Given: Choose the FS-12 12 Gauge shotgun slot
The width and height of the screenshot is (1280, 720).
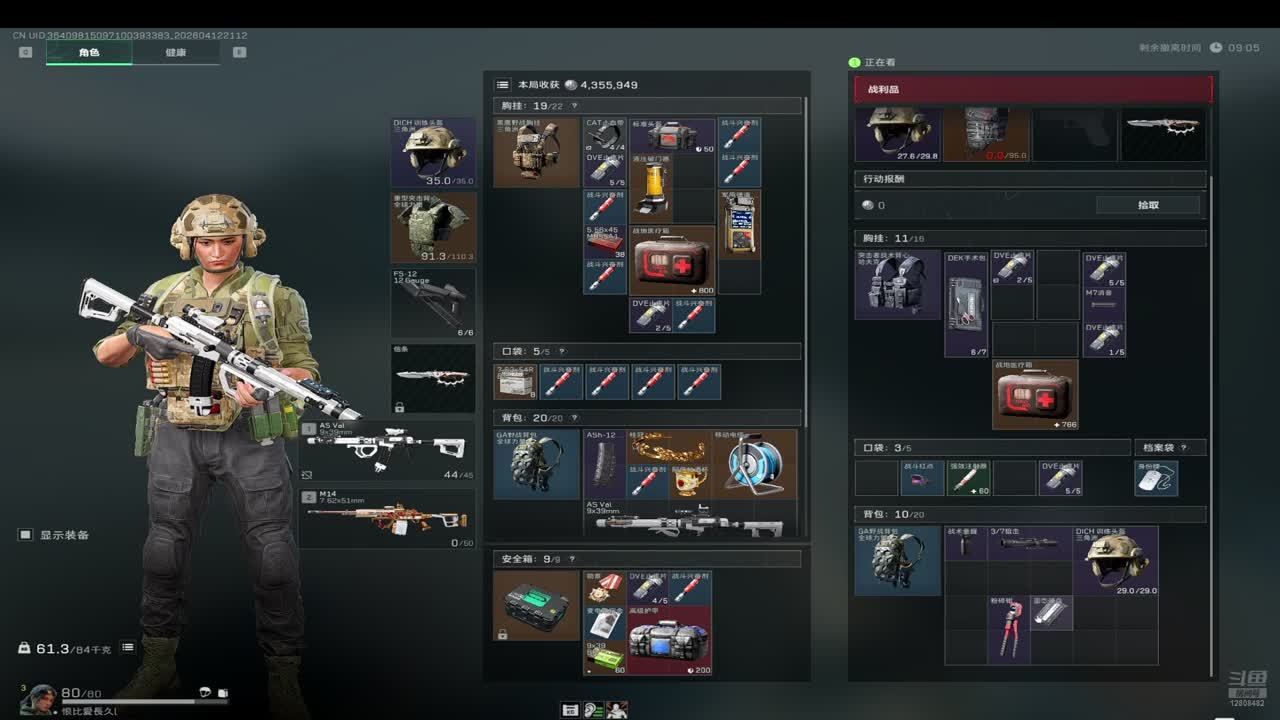Looking at the screenshot, I should pyautogui.click(x=433, y=302).
